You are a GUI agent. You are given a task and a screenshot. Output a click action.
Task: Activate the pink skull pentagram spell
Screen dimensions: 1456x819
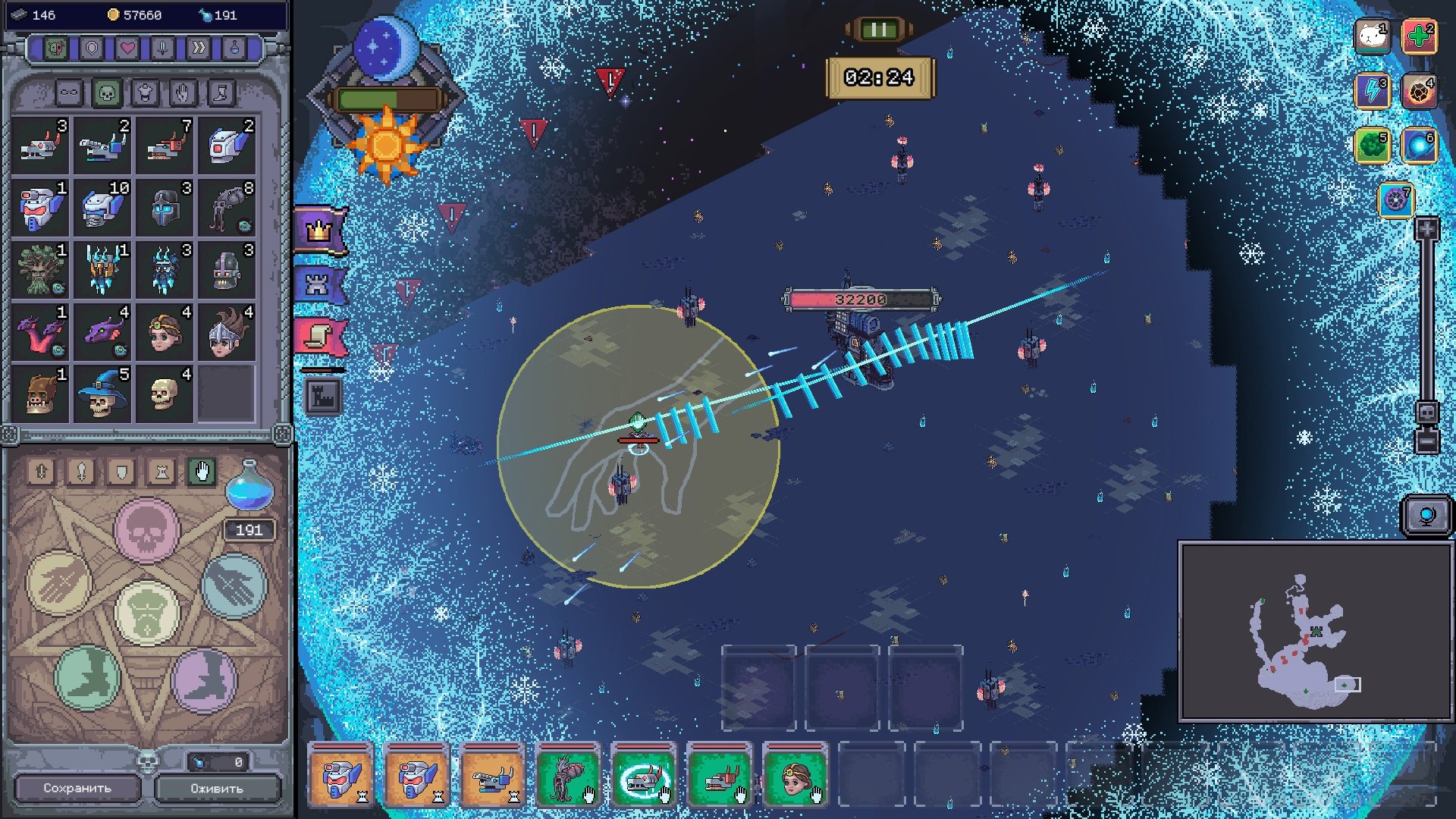click(x=146, y=530)
